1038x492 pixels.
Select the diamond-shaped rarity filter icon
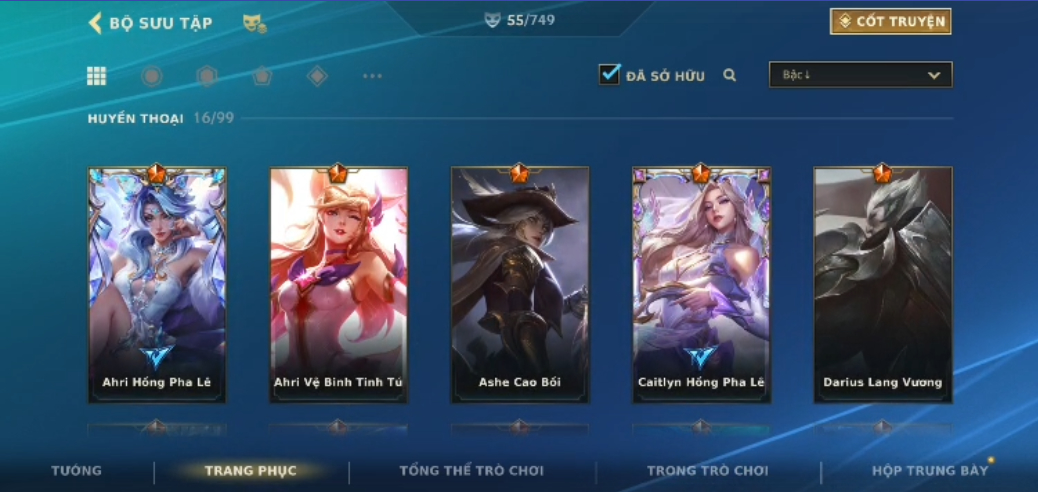point(317,76)
